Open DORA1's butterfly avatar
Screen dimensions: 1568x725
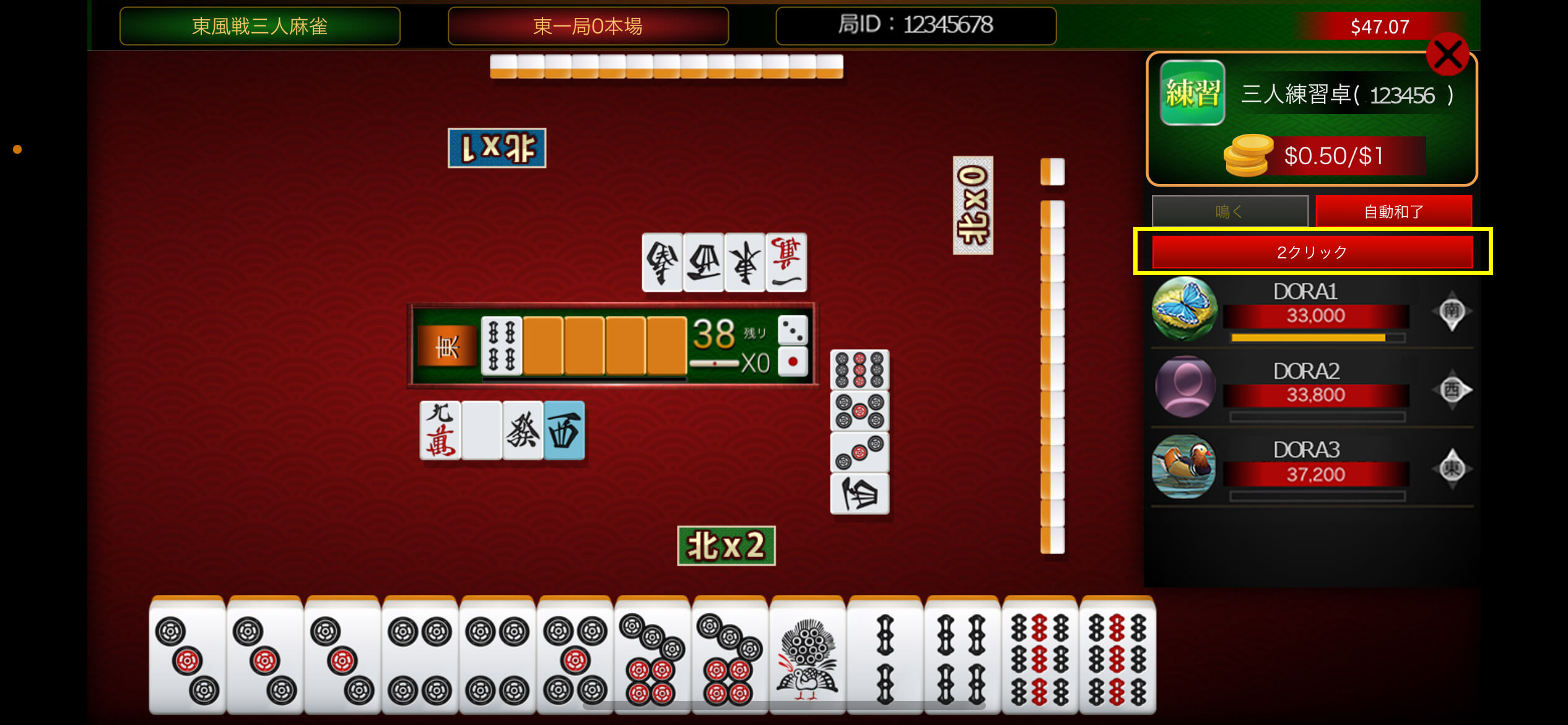(x=1184, y=309)
